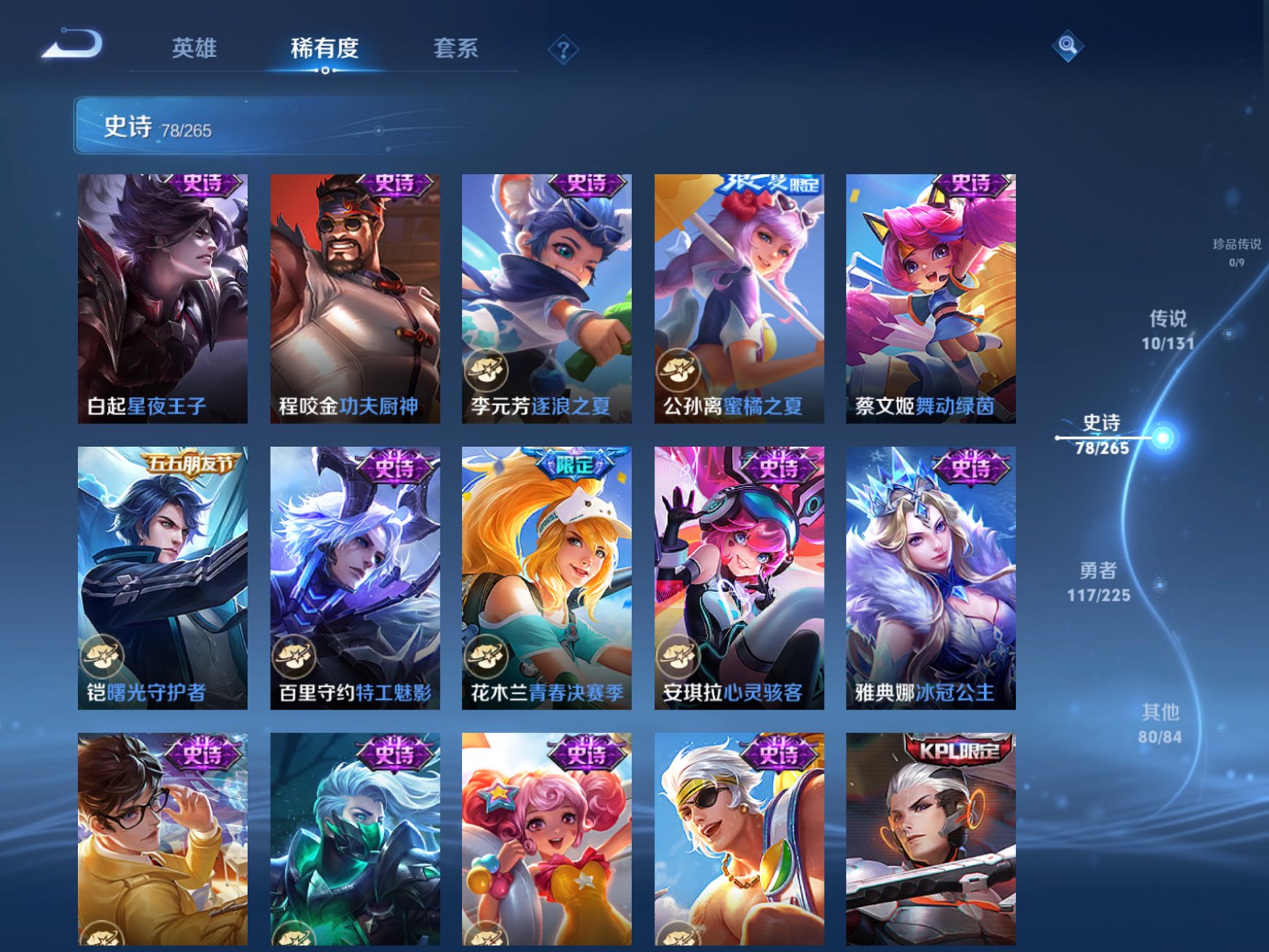Viewport: 1269px width, 952px height.
Task: Switch to the 套系 tab
Action: tap(454, 45)
